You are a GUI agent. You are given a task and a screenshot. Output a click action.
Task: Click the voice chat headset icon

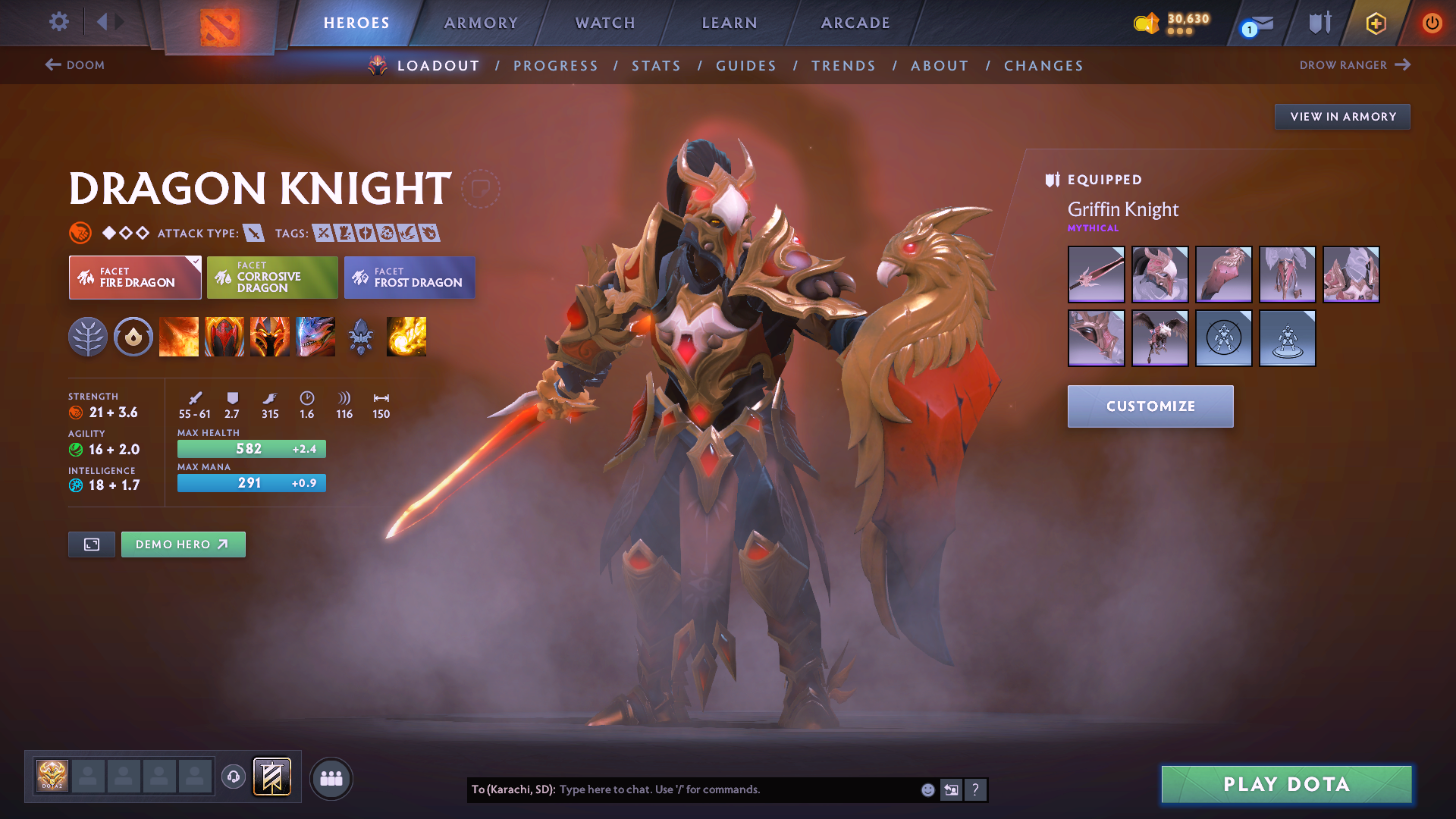coord(233,777)
